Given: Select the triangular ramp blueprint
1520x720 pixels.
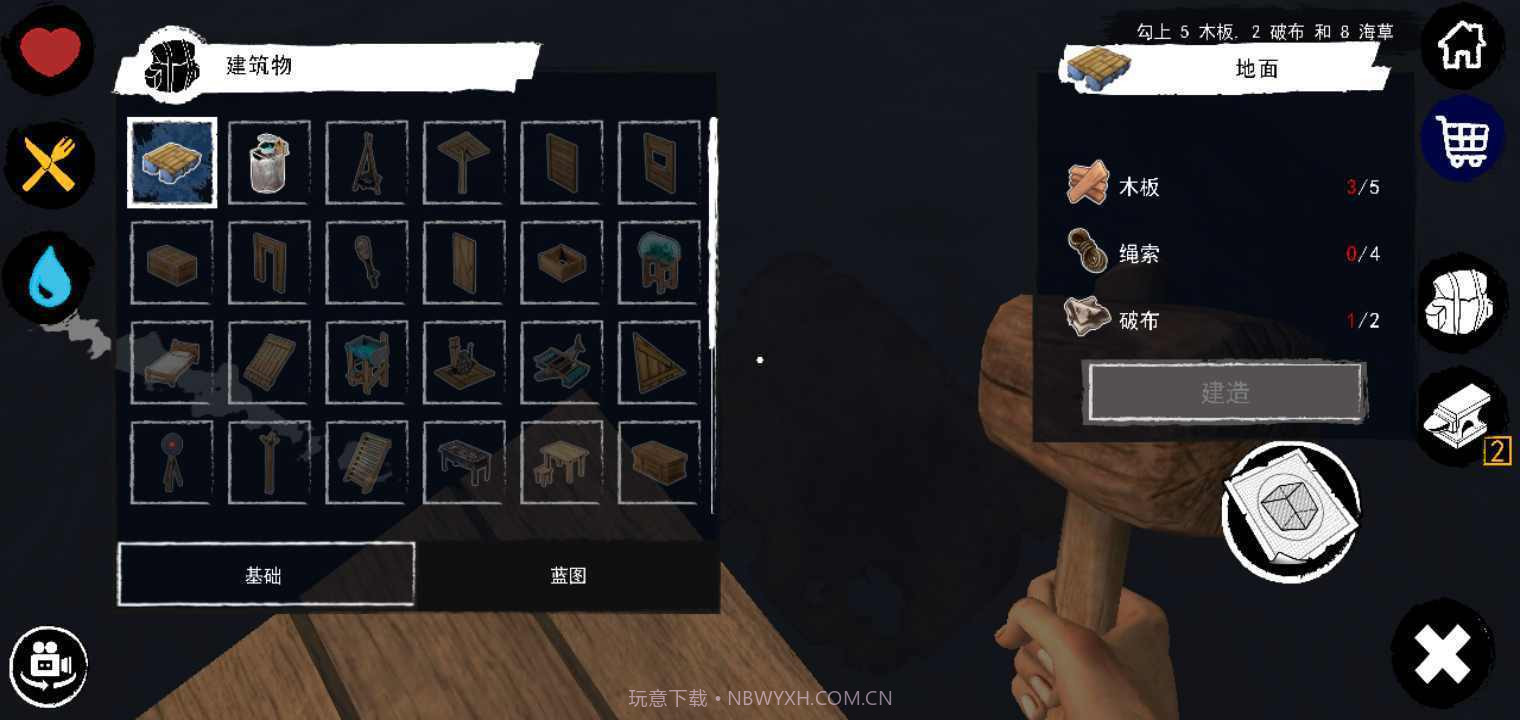Looking at the screenshot, I should [x=658, y=360].
